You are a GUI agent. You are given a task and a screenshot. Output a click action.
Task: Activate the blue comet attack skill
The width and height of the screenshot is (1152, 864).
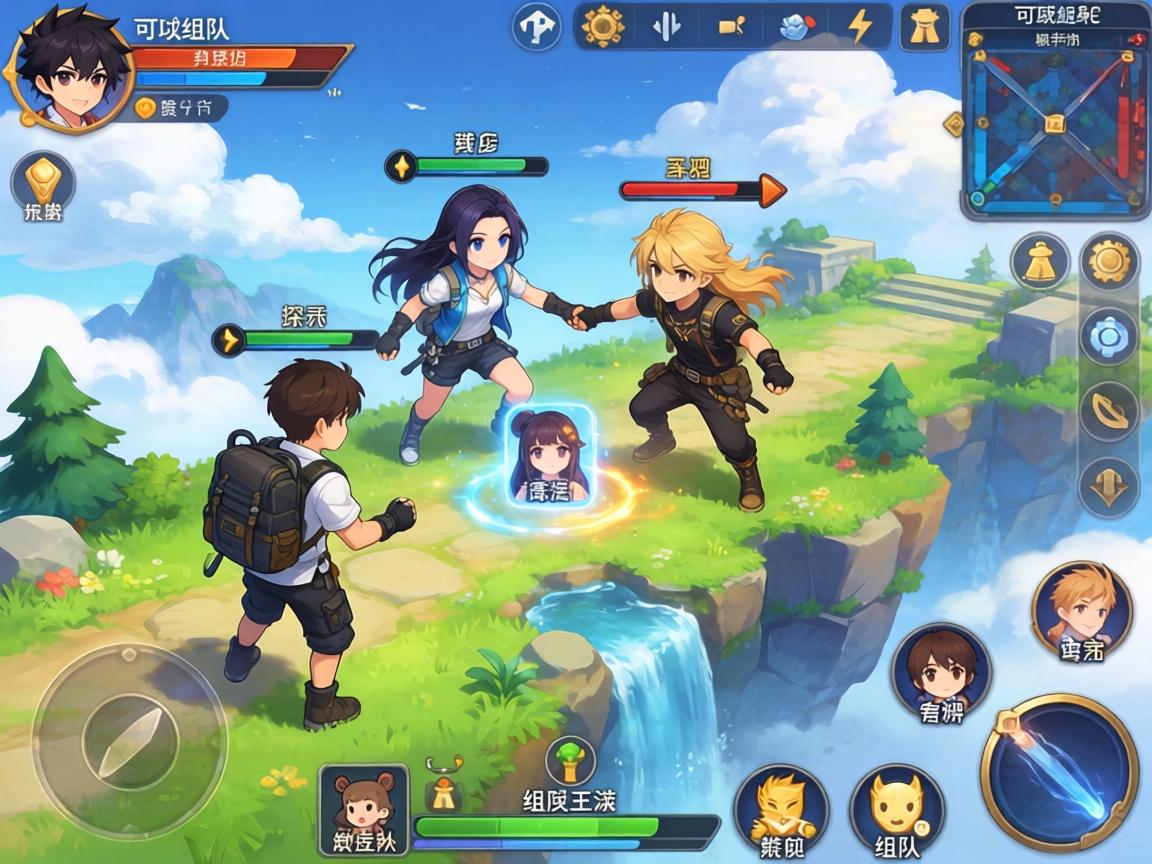click(1060, 771)
